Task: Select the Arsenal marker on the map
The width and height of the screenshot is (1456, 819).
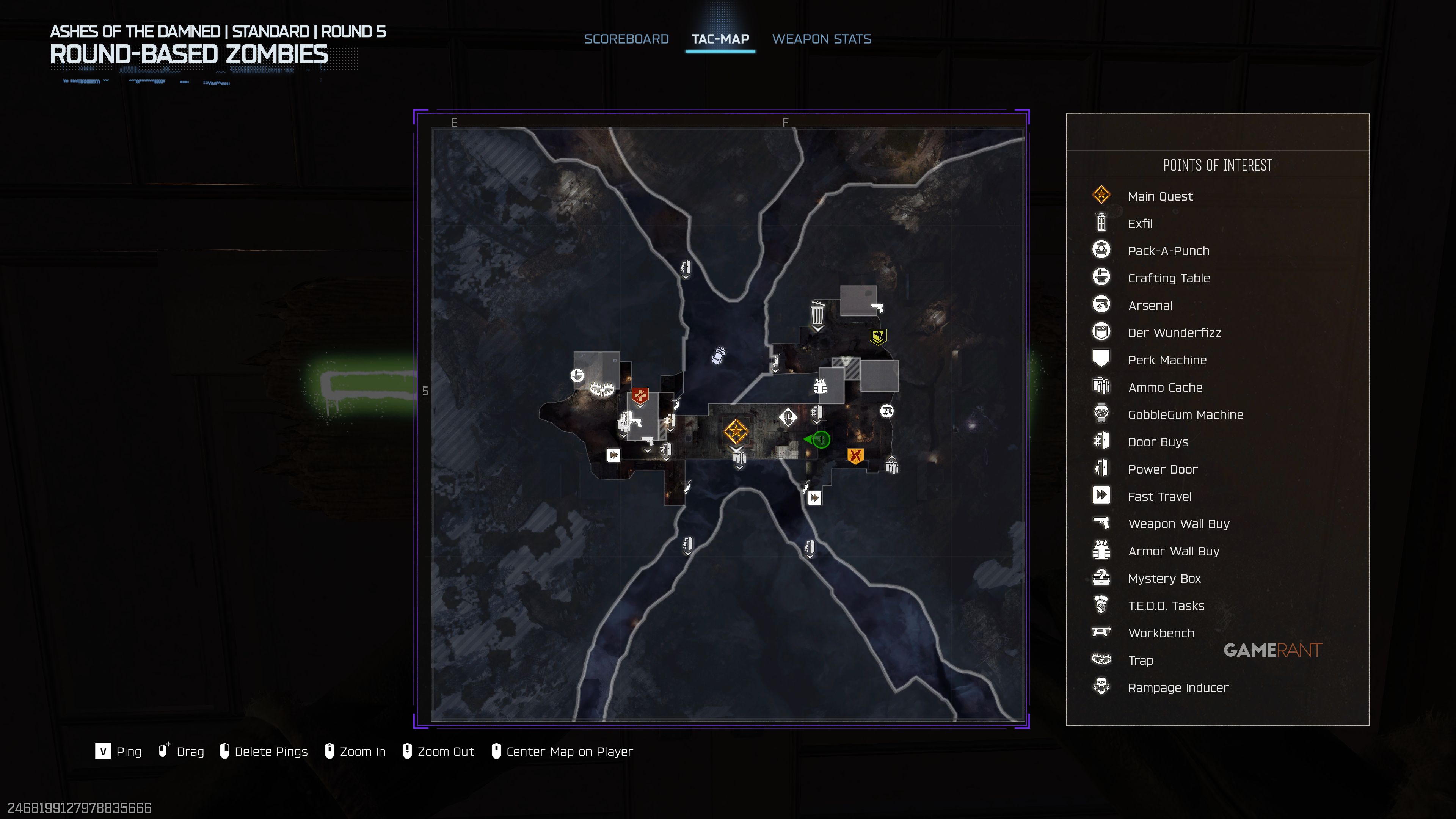Action: point(886,411)
